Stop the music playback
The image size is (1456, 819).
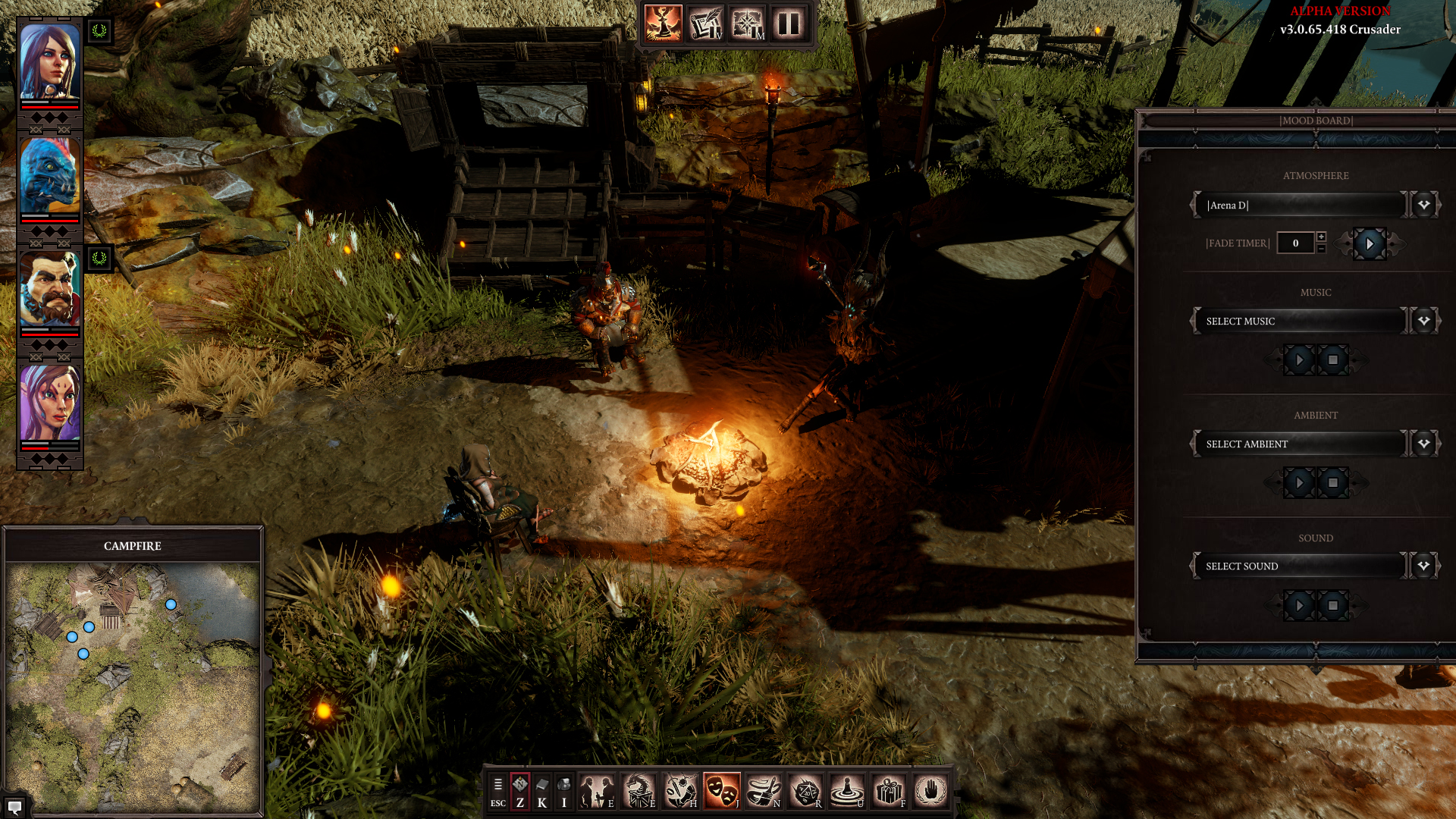tap(1332, 360)
